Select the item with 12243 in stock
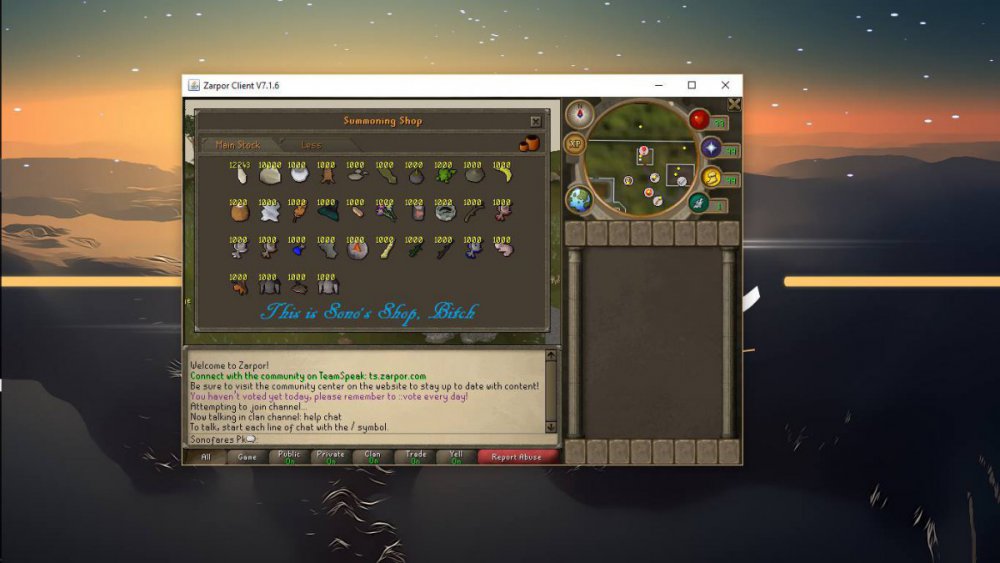The width and height of the screenshot is (1000, 563). pos(240,175)
